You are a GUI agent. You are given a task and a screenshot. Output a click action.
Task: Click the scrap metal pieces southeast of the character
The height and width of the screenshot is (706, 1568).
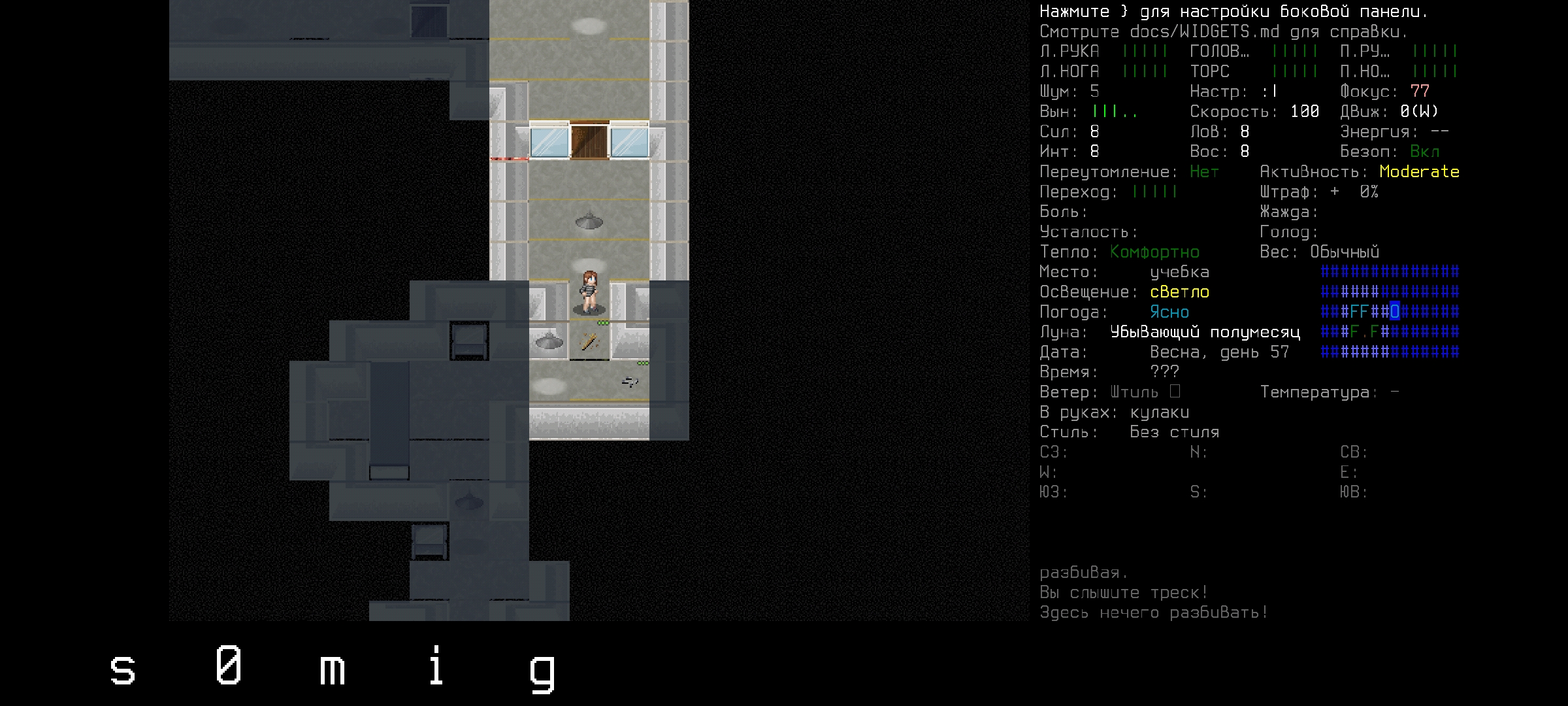click(630, 382)
